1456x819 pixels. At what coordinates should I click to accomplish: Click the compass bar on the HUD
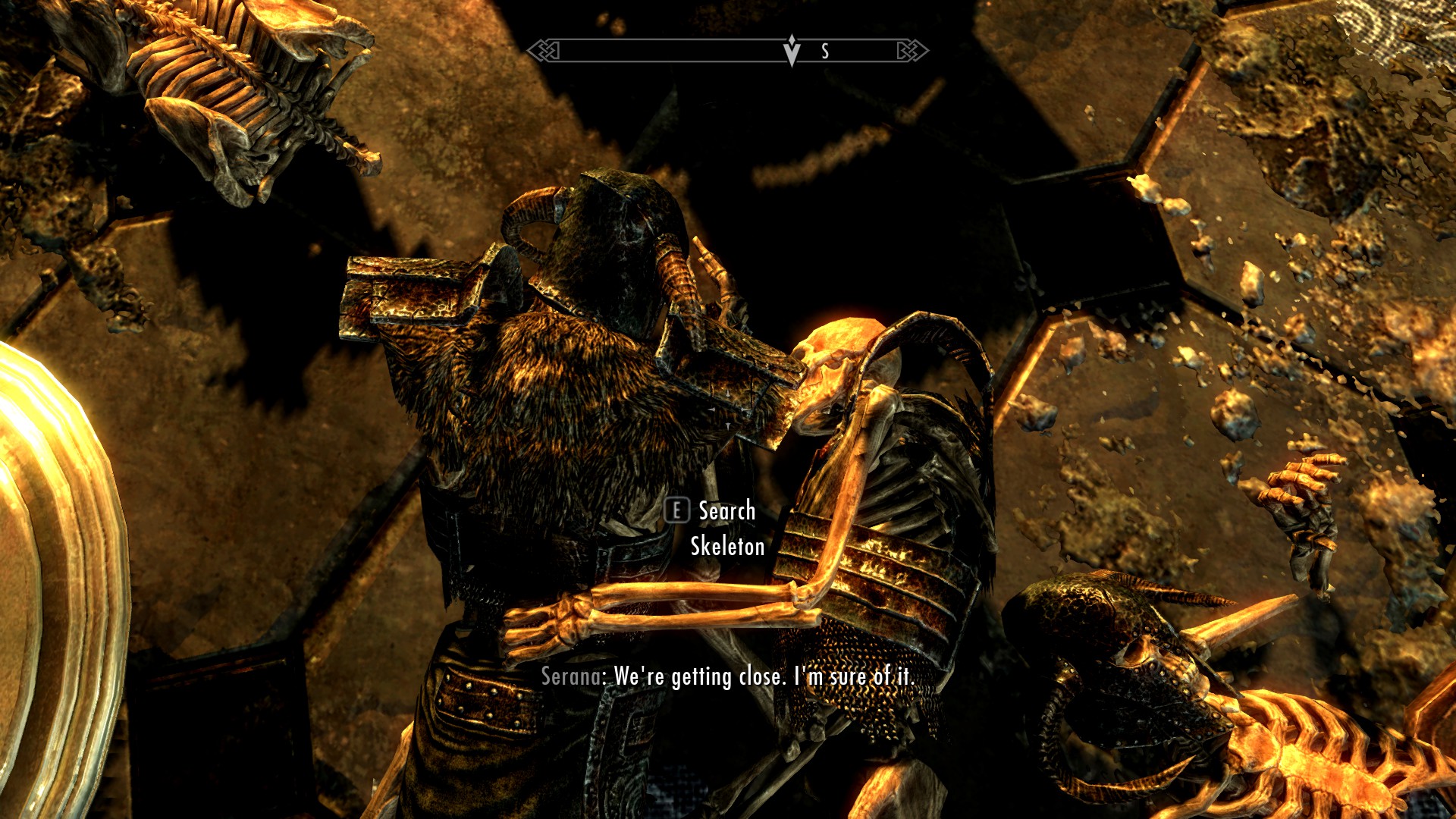pyautogui.click(x=727, y=51)
